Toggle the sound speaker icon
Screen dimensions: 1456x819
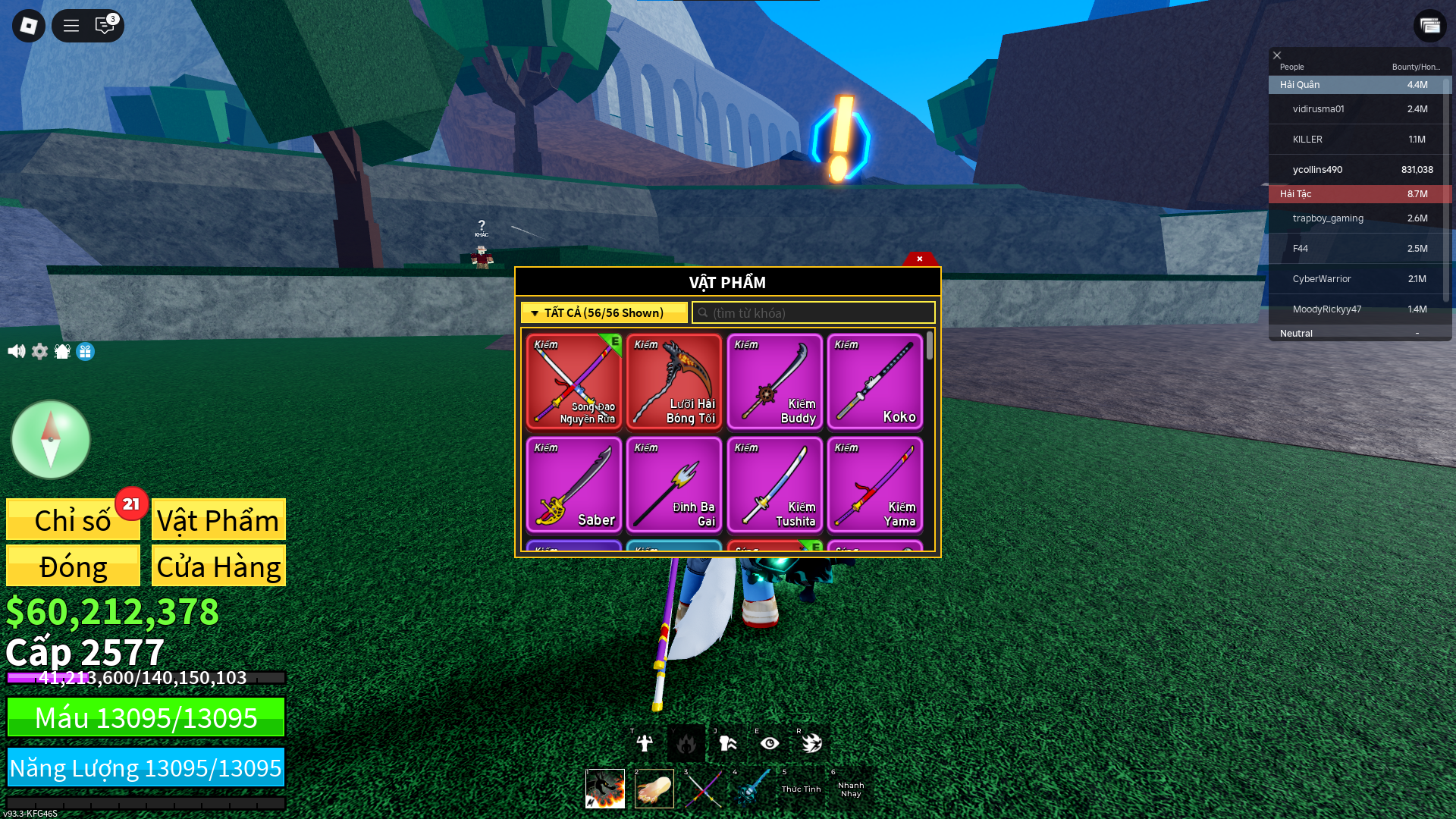pos(16,351)
